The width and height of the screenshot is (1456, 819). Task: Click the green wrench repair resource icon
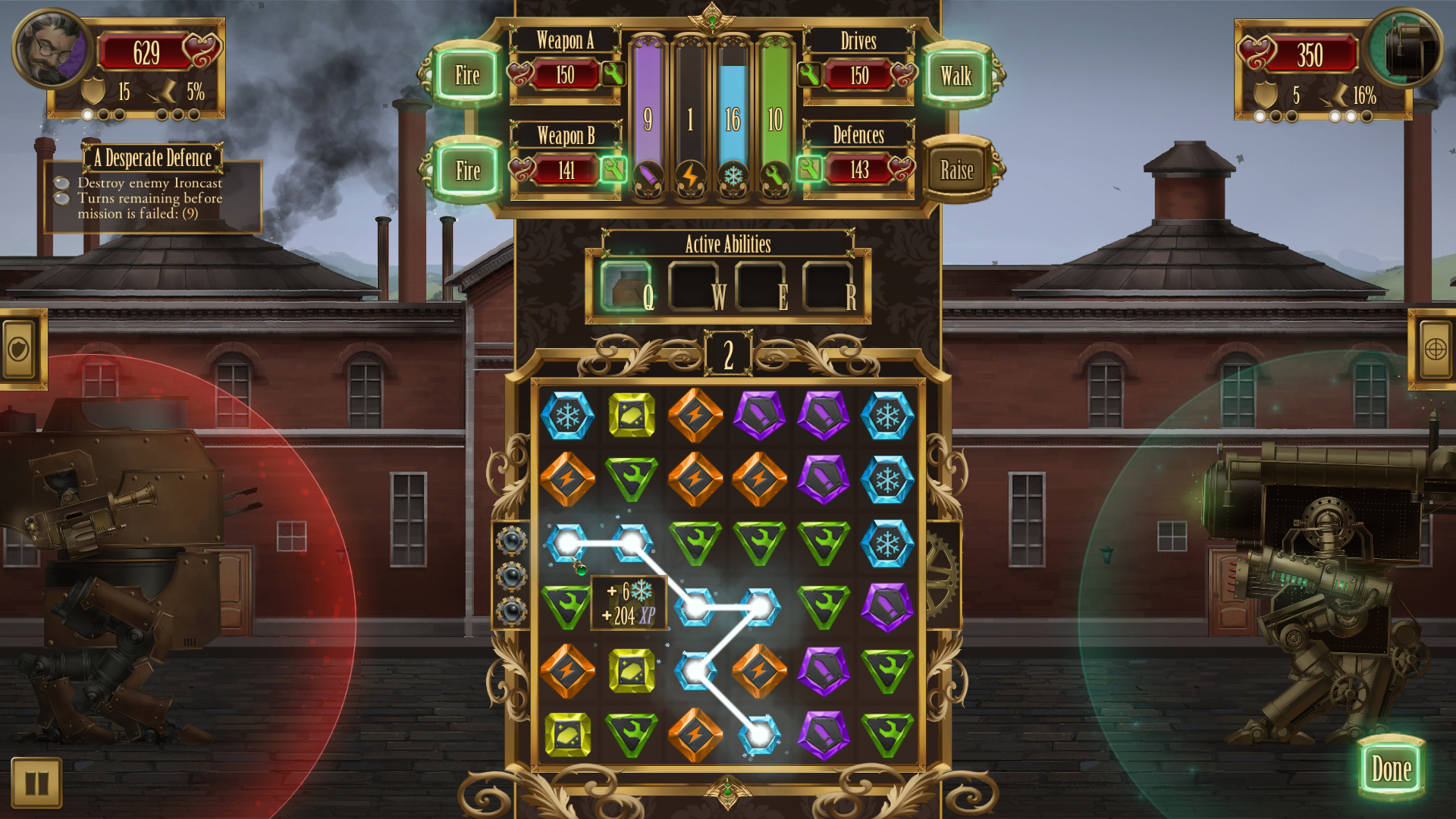pos(774,176)
